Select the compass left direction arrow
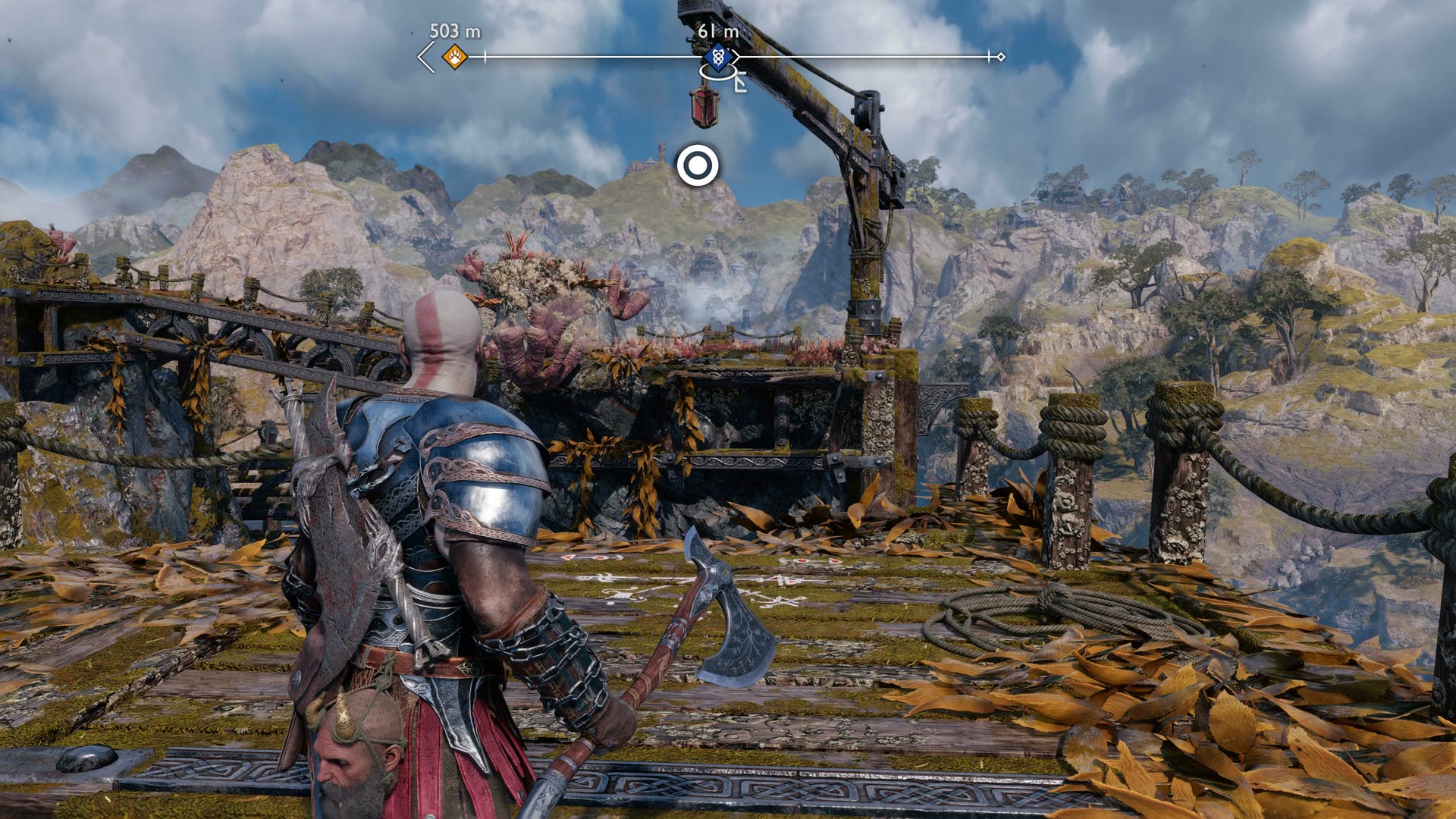The image size is (1456, 819). pyautogui.click(x=426, y=57)
